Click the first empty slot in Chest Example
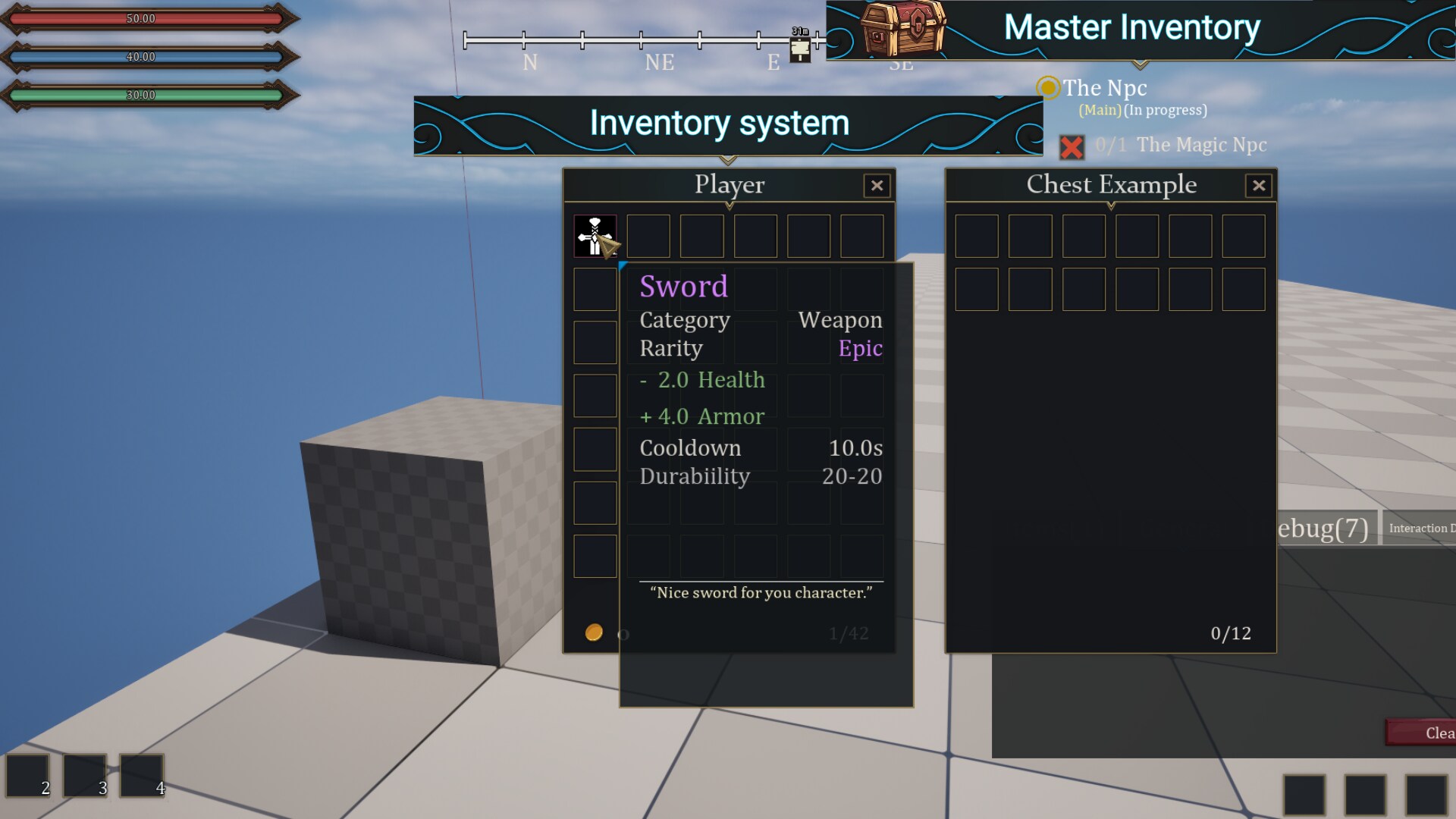Viewport: 1456px width, 819px height. [977, 236]
